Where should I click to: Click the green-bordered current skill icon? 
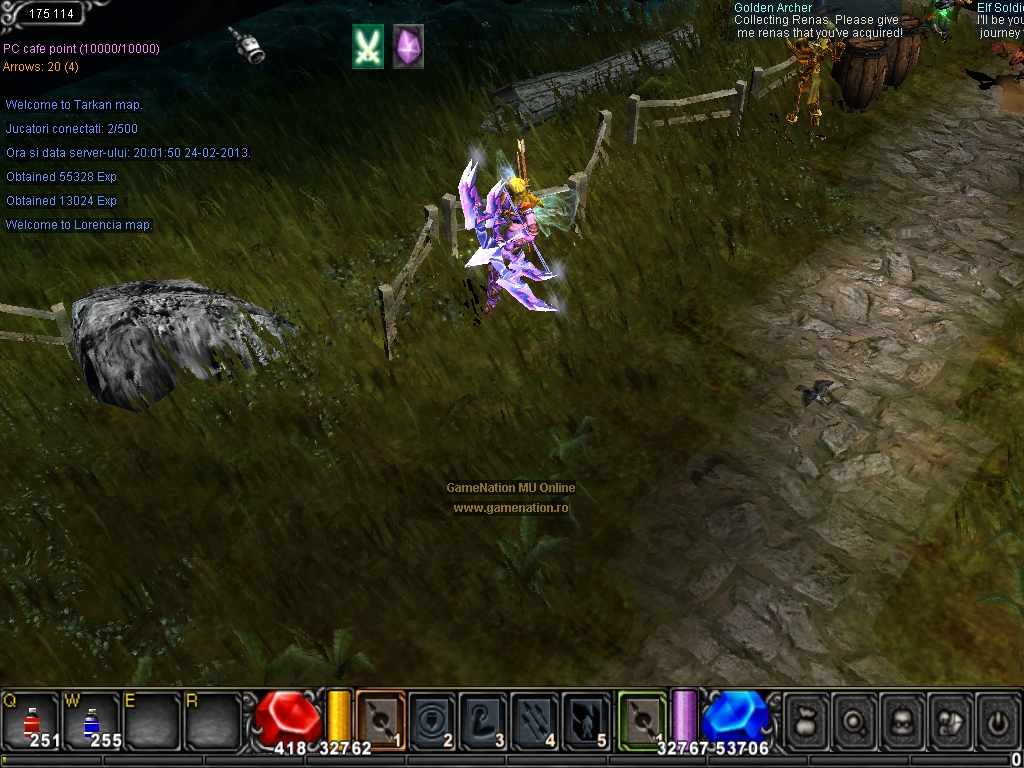642,718
